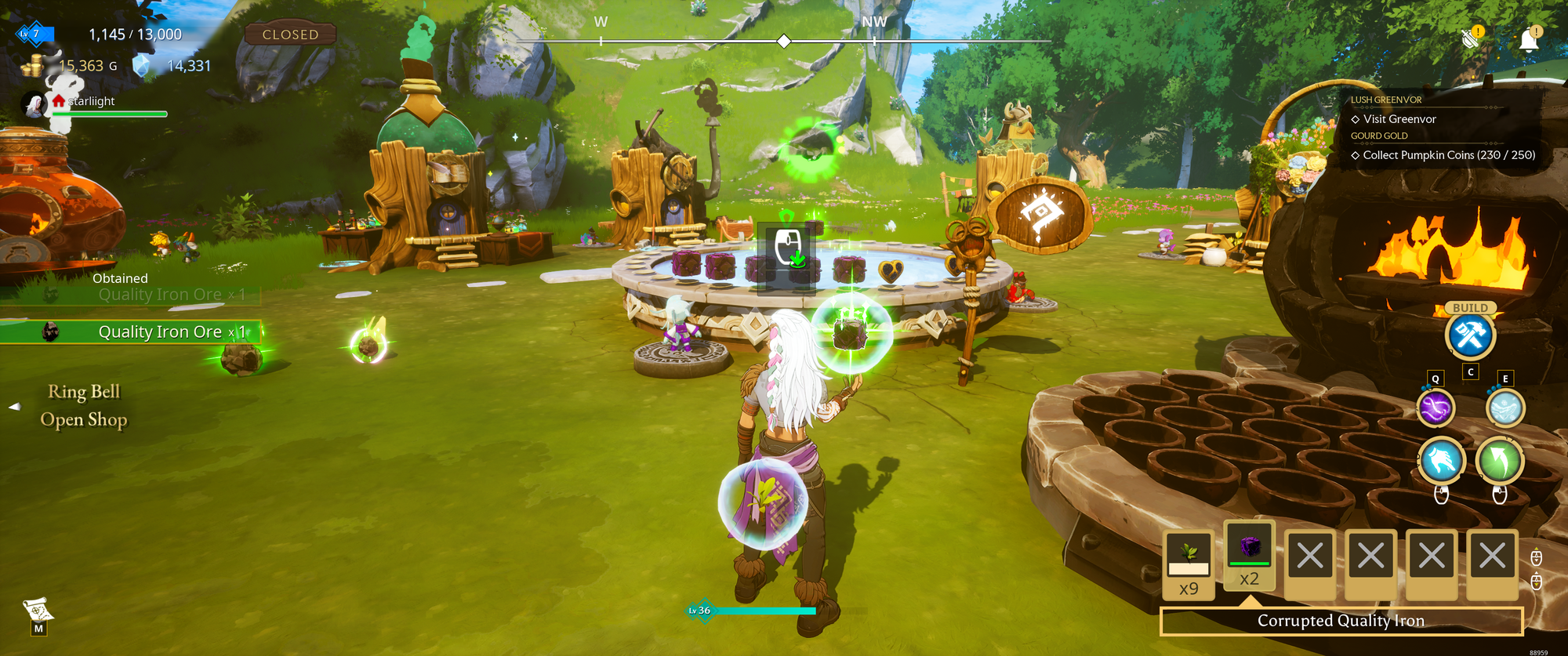
Task: Open the Build mode hammer icon
Action: tap(1470, 335)
